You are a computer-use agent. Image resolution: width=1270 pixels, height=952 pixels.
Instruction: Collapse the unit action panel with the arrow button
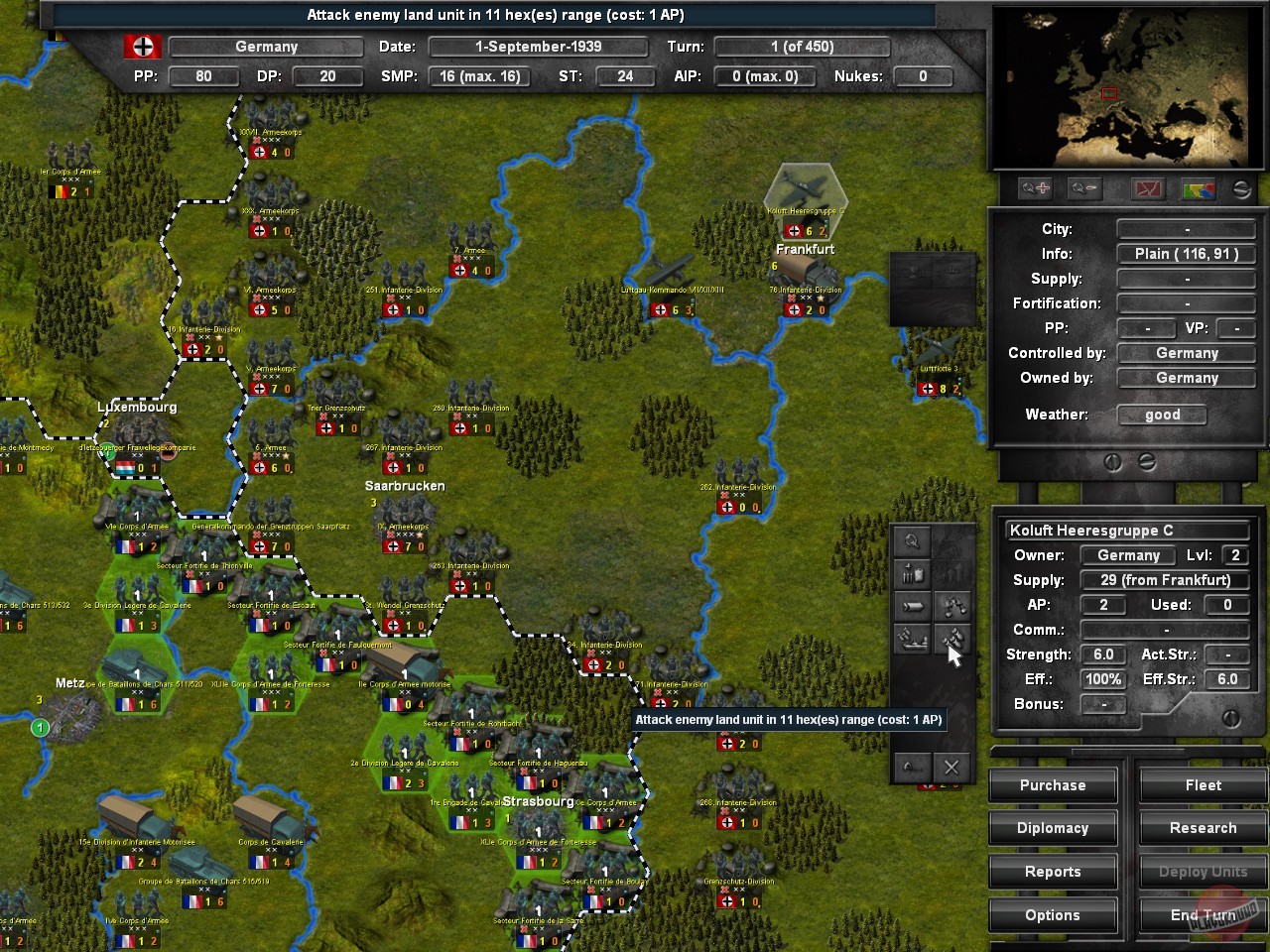tap(912, 766)
